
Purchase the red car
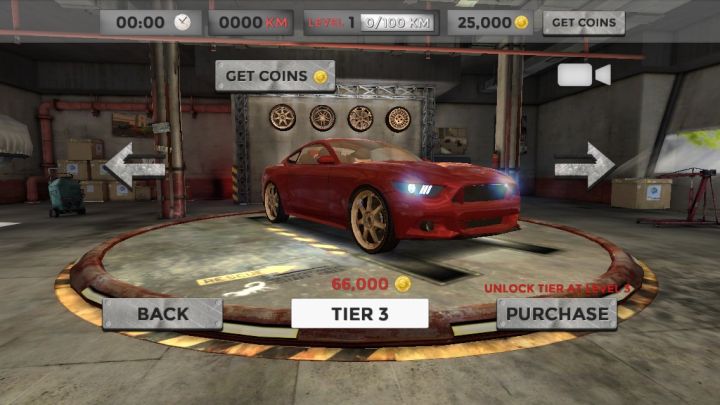(555, 313)
